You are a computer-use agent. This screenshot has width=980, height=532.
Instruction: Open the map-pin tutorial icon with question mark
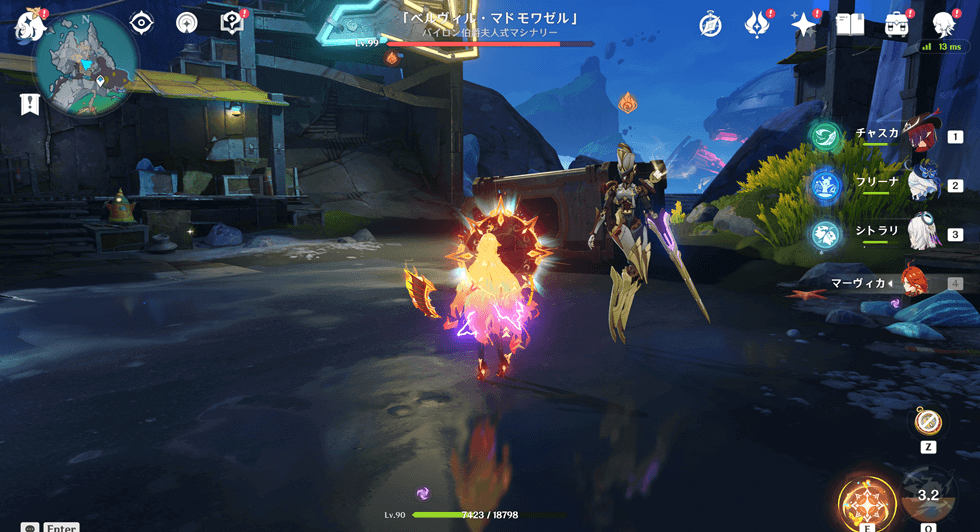pos(231,23)
